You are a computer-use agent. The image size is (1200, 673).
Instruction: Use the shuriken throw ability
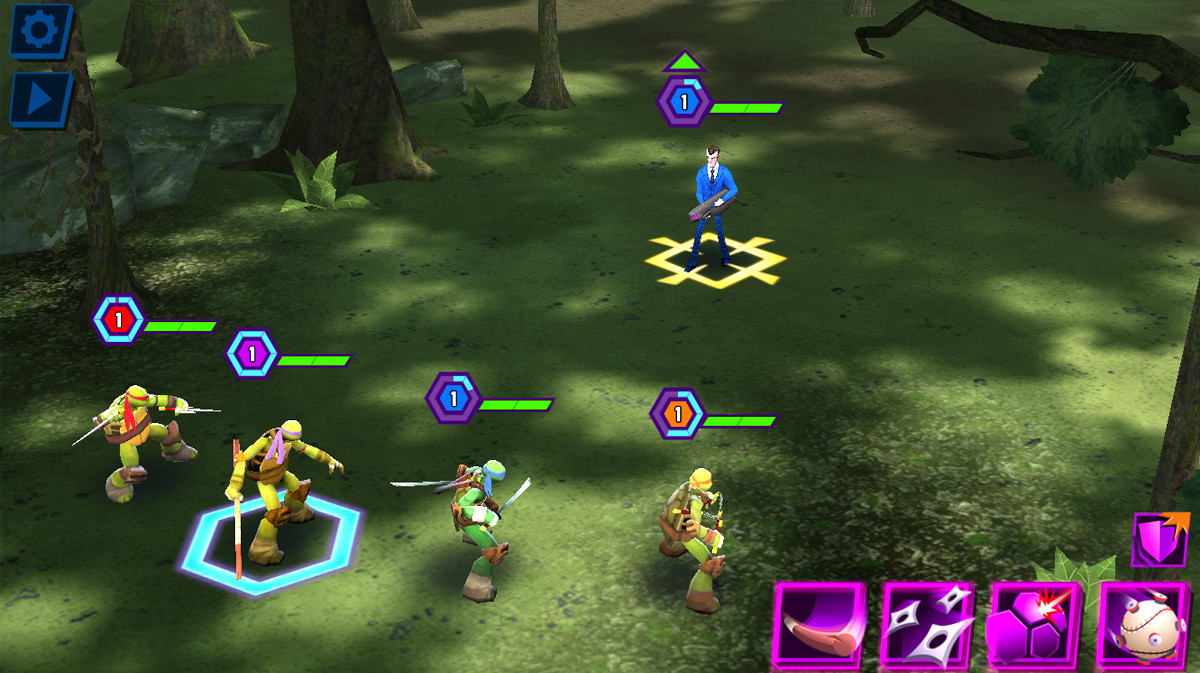pyautogui.click(x=927, y=625)
